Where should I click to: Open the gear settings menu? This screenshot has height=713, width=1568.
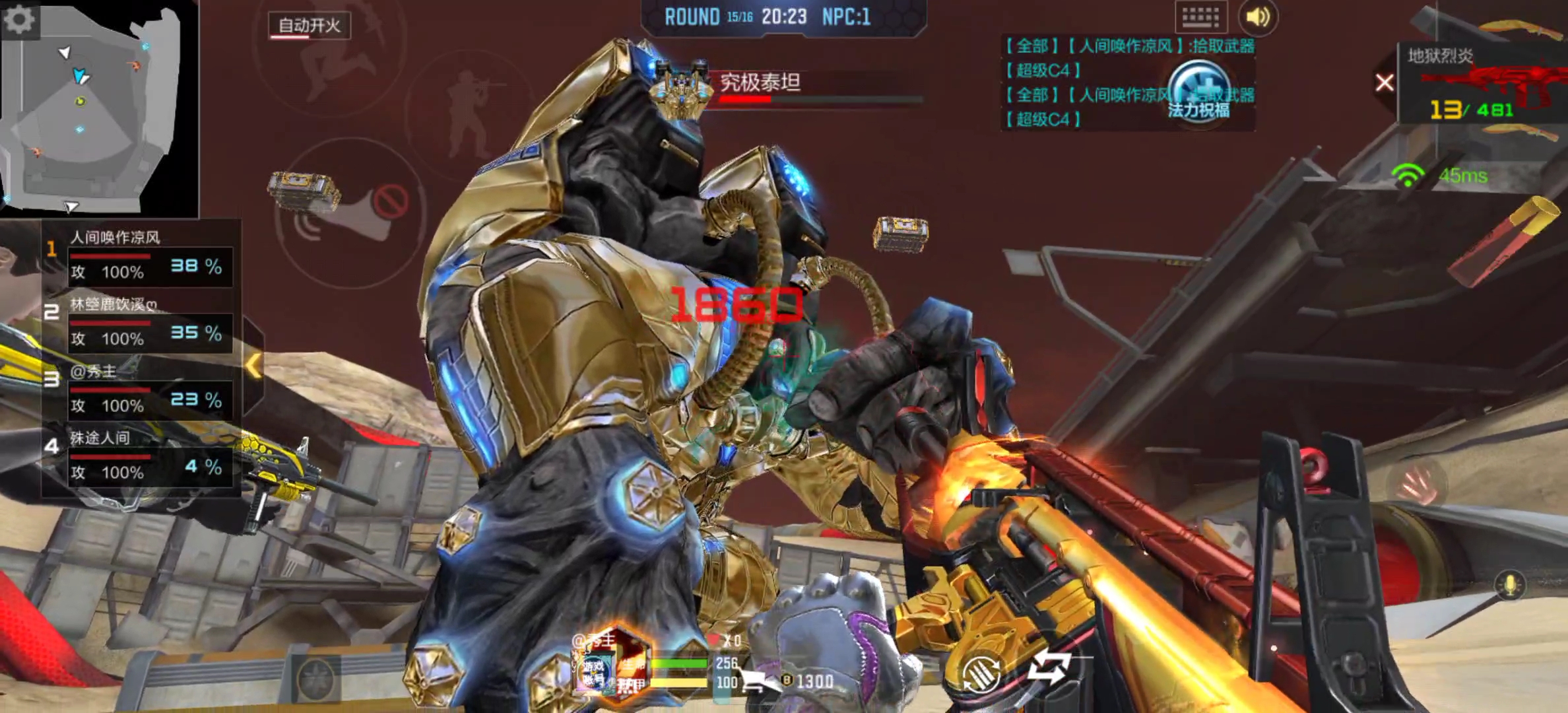[20, 20]
